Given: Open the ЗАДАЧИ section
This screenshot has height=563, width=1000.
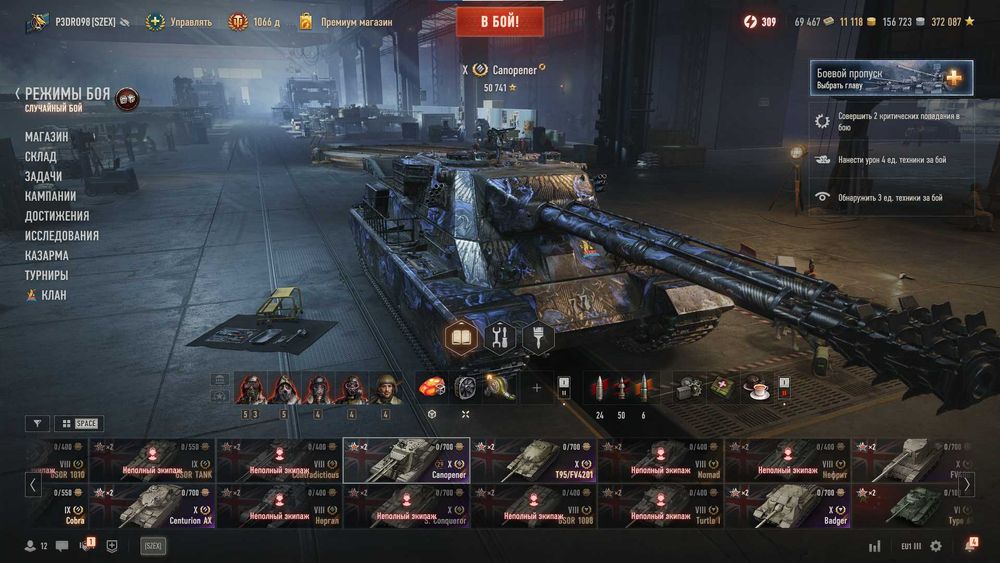Looking at the screenshot, I should tap(43, 176).
